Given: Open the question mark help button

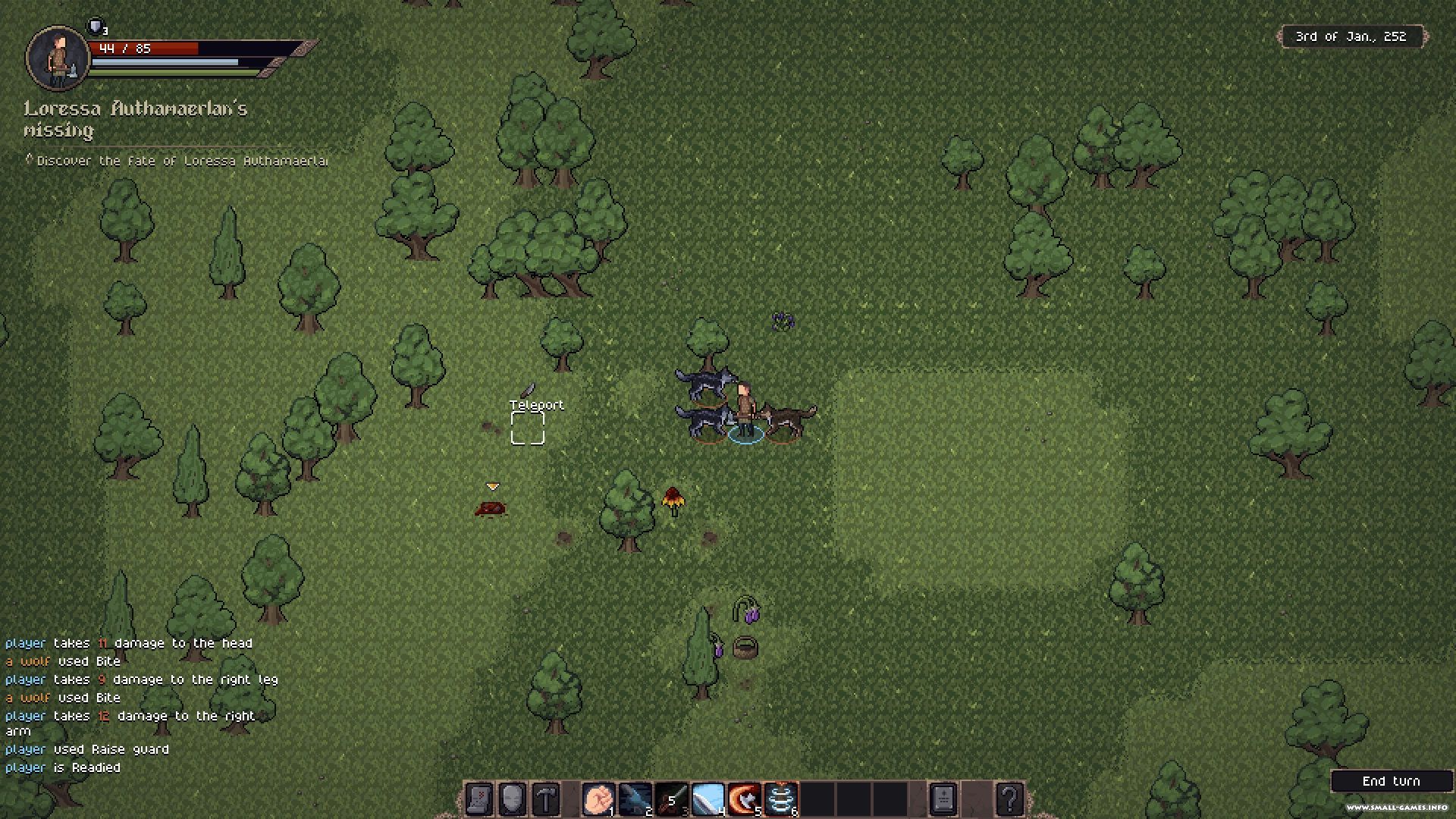Looking at the screenshot, I should tap(1009, 799).
